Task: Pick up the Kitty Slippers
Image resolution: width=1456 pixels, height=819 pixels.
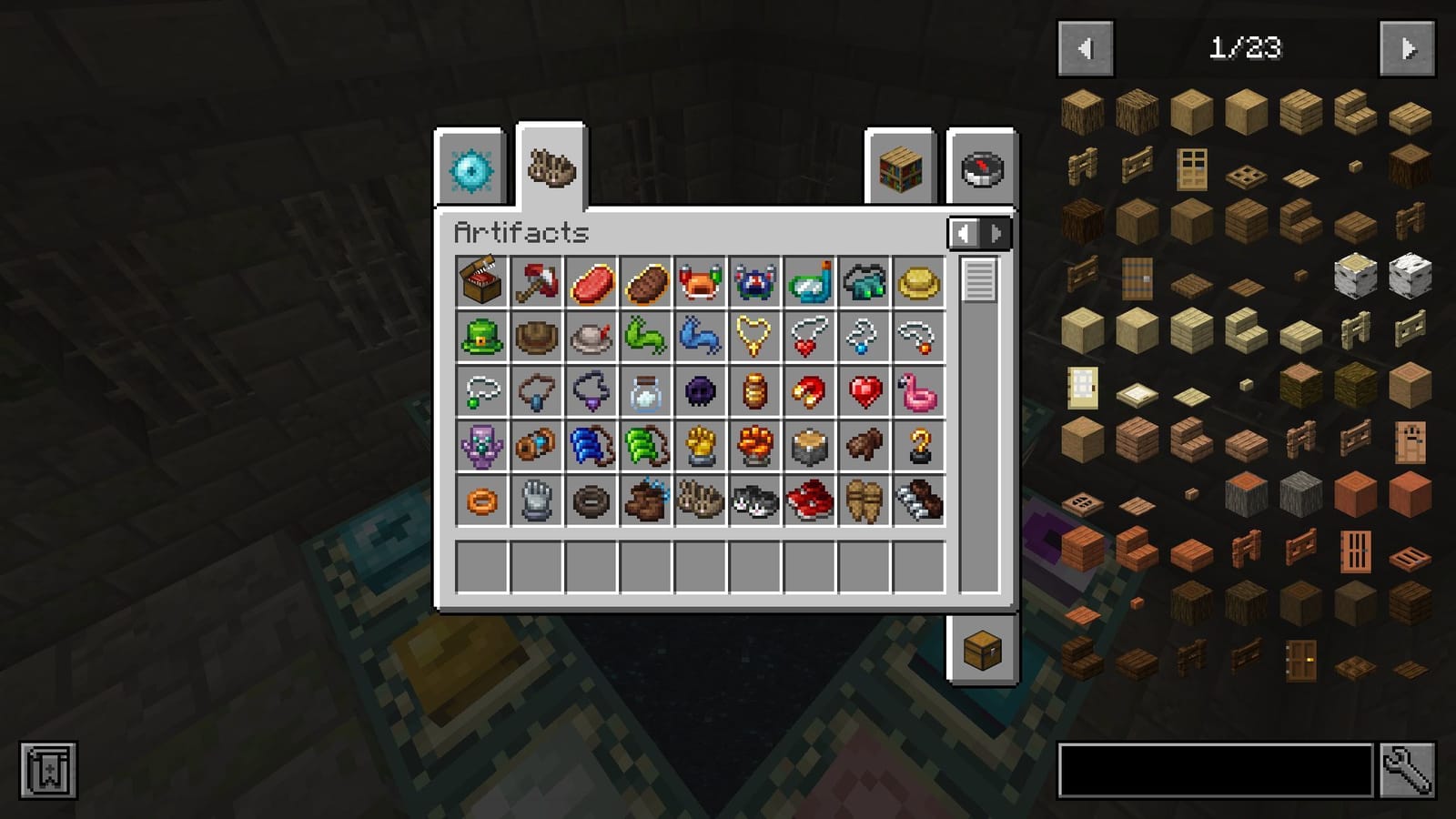Action: [x=751, y=499]
